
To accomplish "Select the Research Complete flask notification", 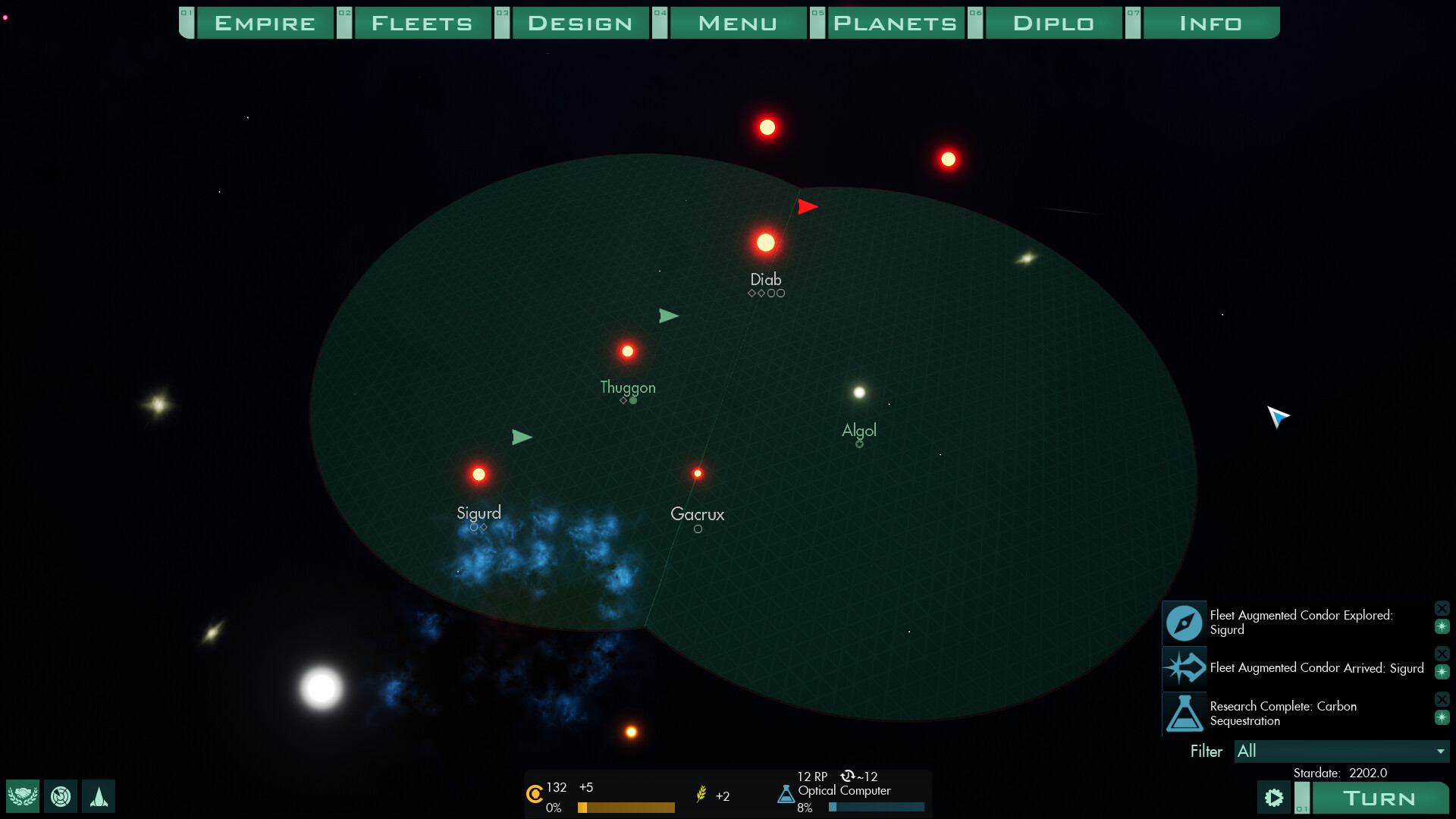I will coord(1185,714).
